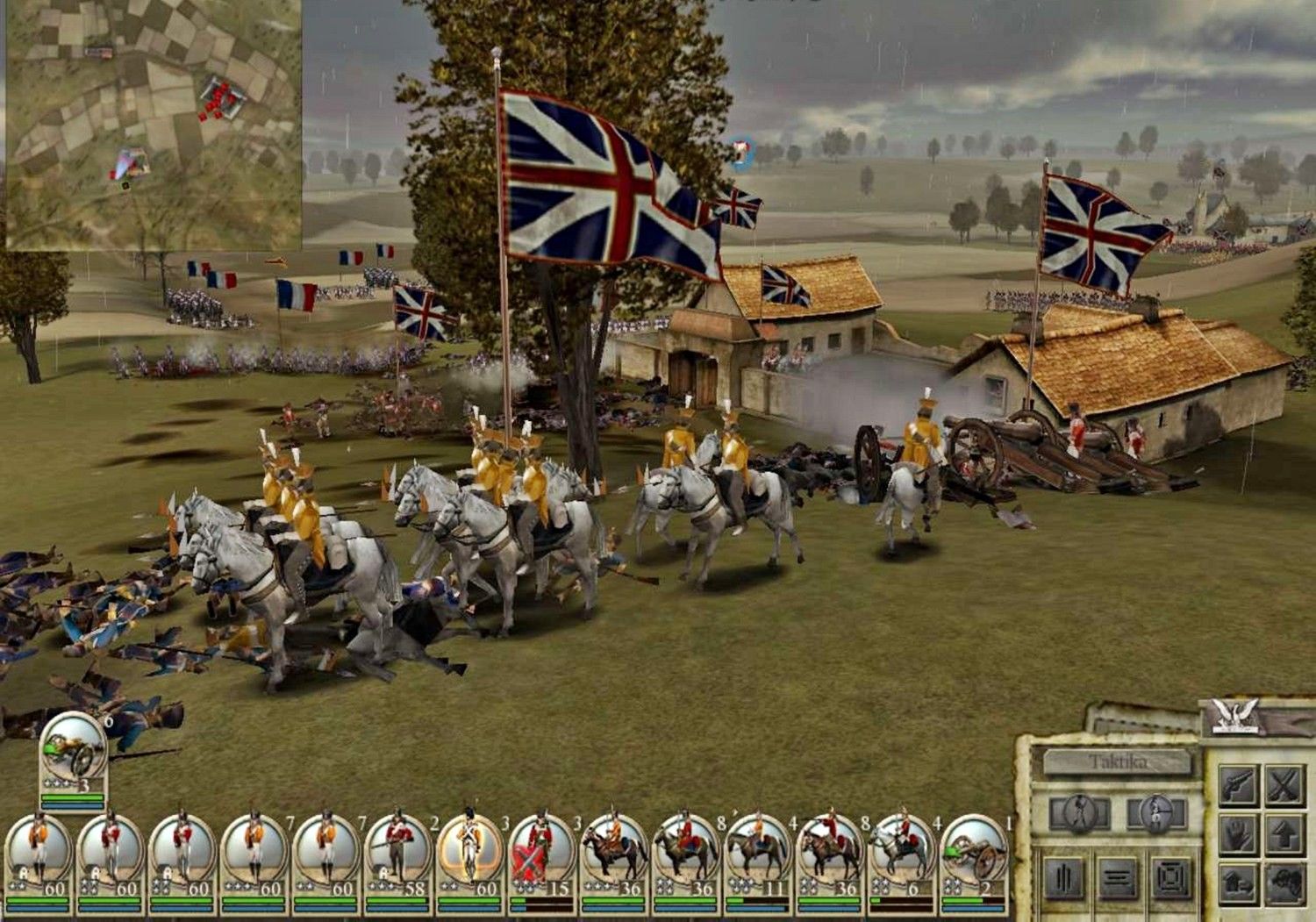Order melee with the crossed swords button
1316x922 pixels.
1284,785
